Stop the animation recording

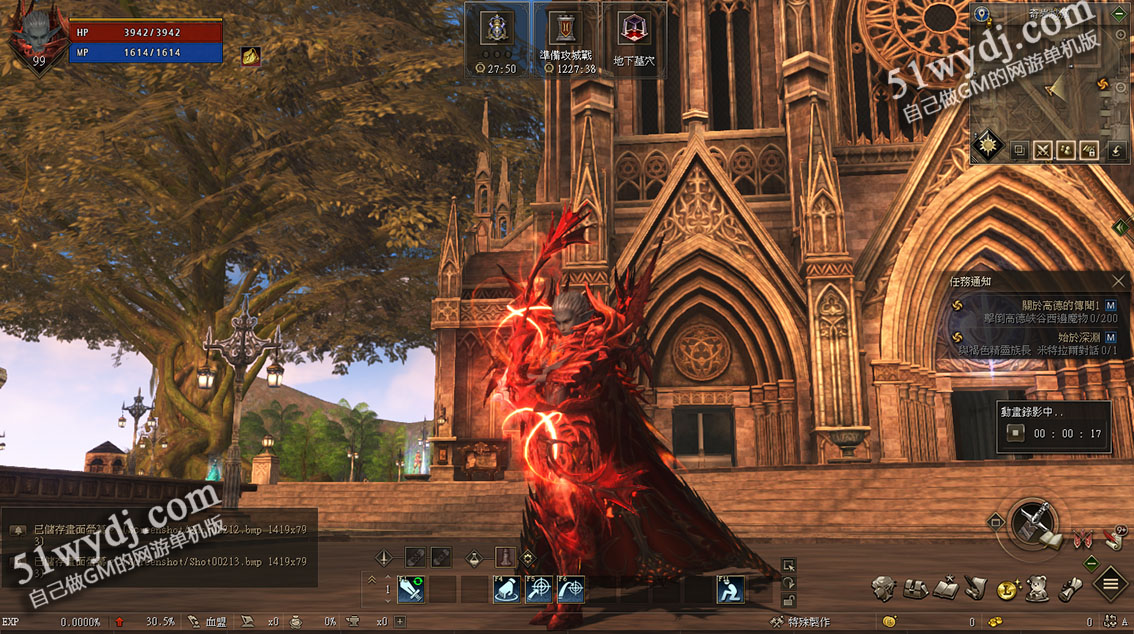click(x=1016, y=434)
